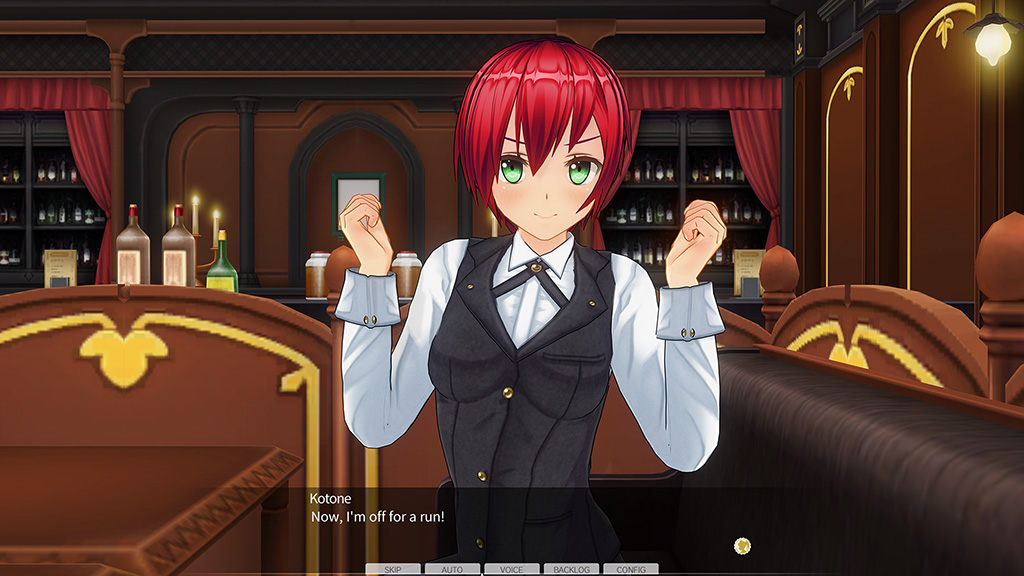
Task: Open the CONFIG settings menu
Action: pyautogui.click(x=630, y=569)
